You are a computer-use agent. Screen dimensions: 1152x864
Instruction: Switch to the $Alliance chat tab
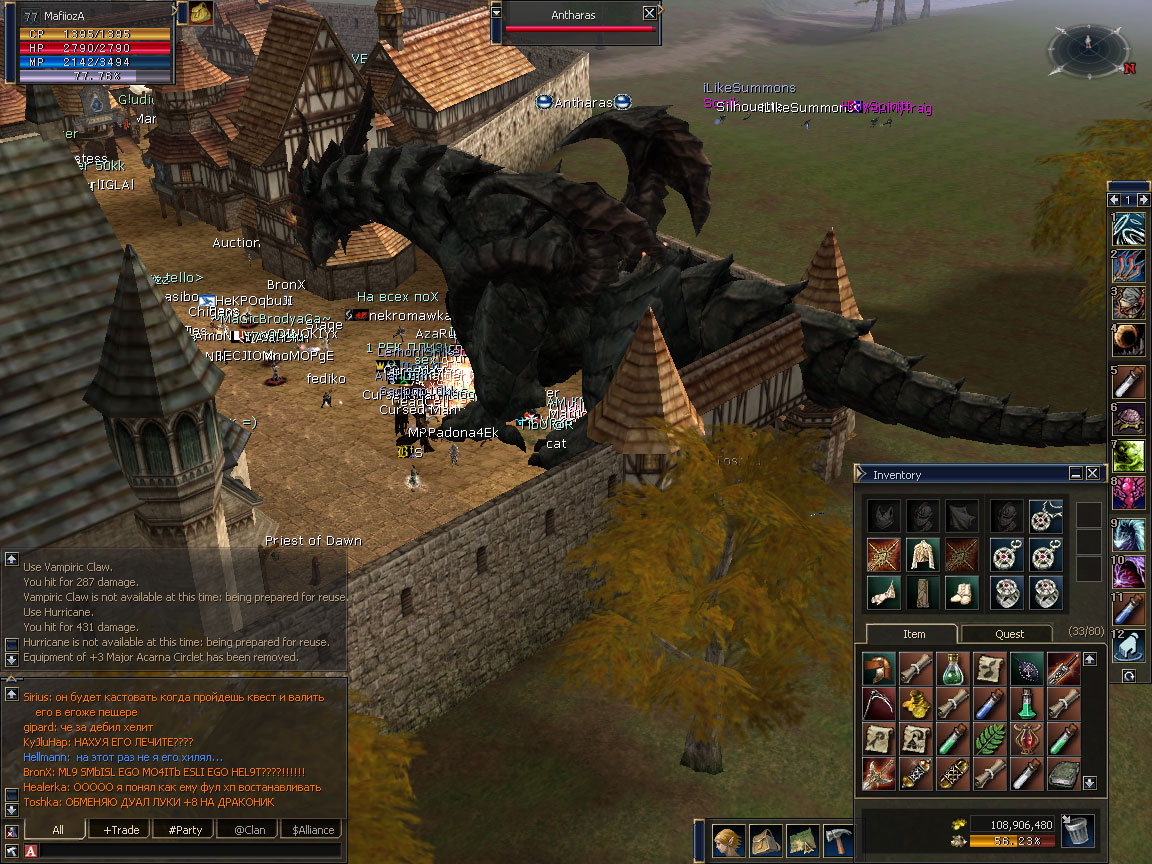[313, 830]
